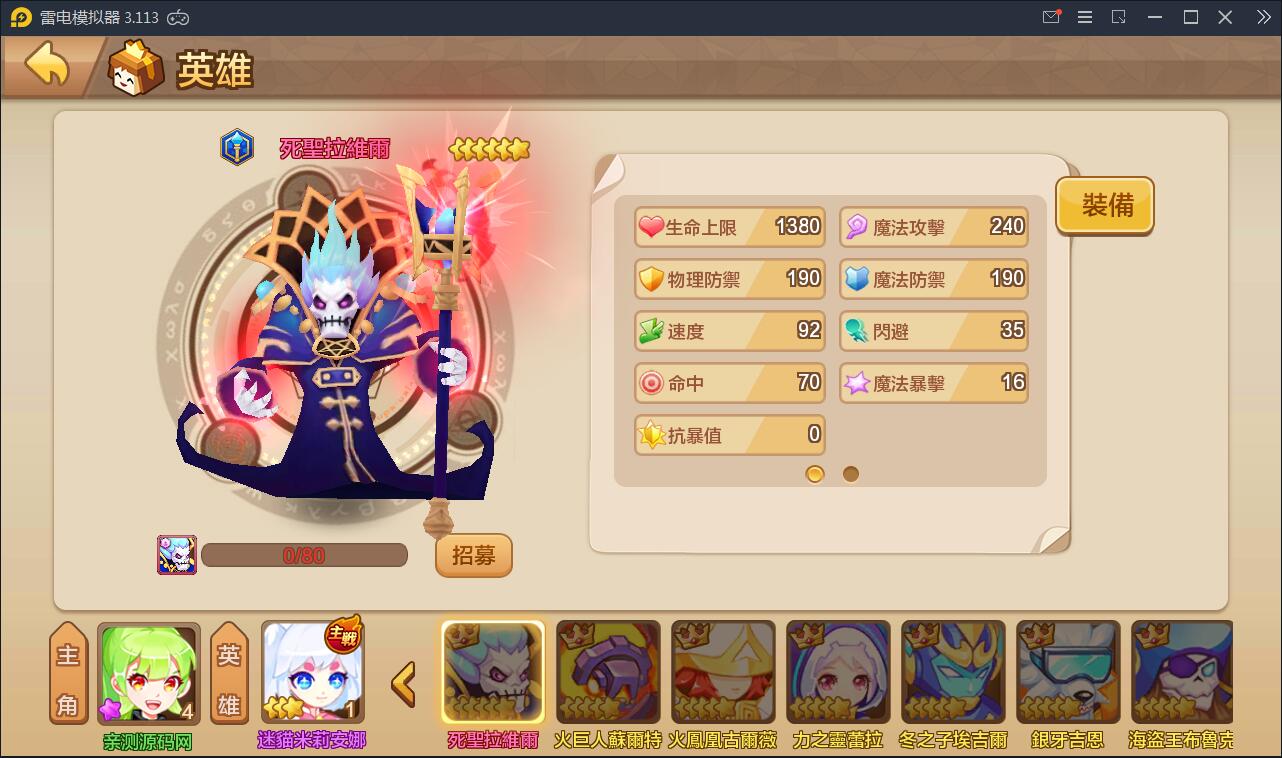The image size is (1282, 758).
Task: Switch to the 英雄 tab
Action: (228, 683)
